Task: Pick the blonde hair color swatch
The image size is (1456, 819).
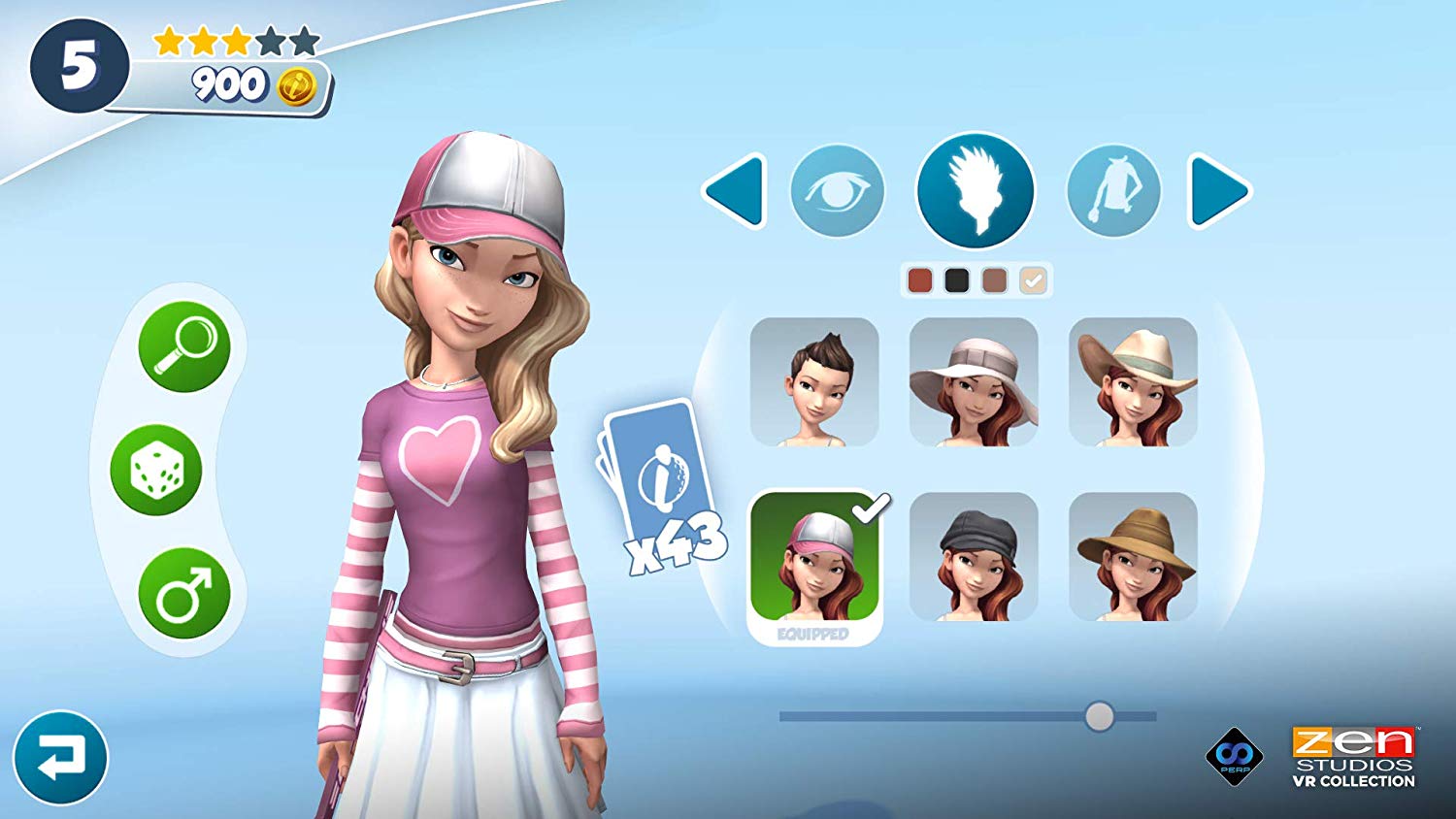Action: [1033, 280]
